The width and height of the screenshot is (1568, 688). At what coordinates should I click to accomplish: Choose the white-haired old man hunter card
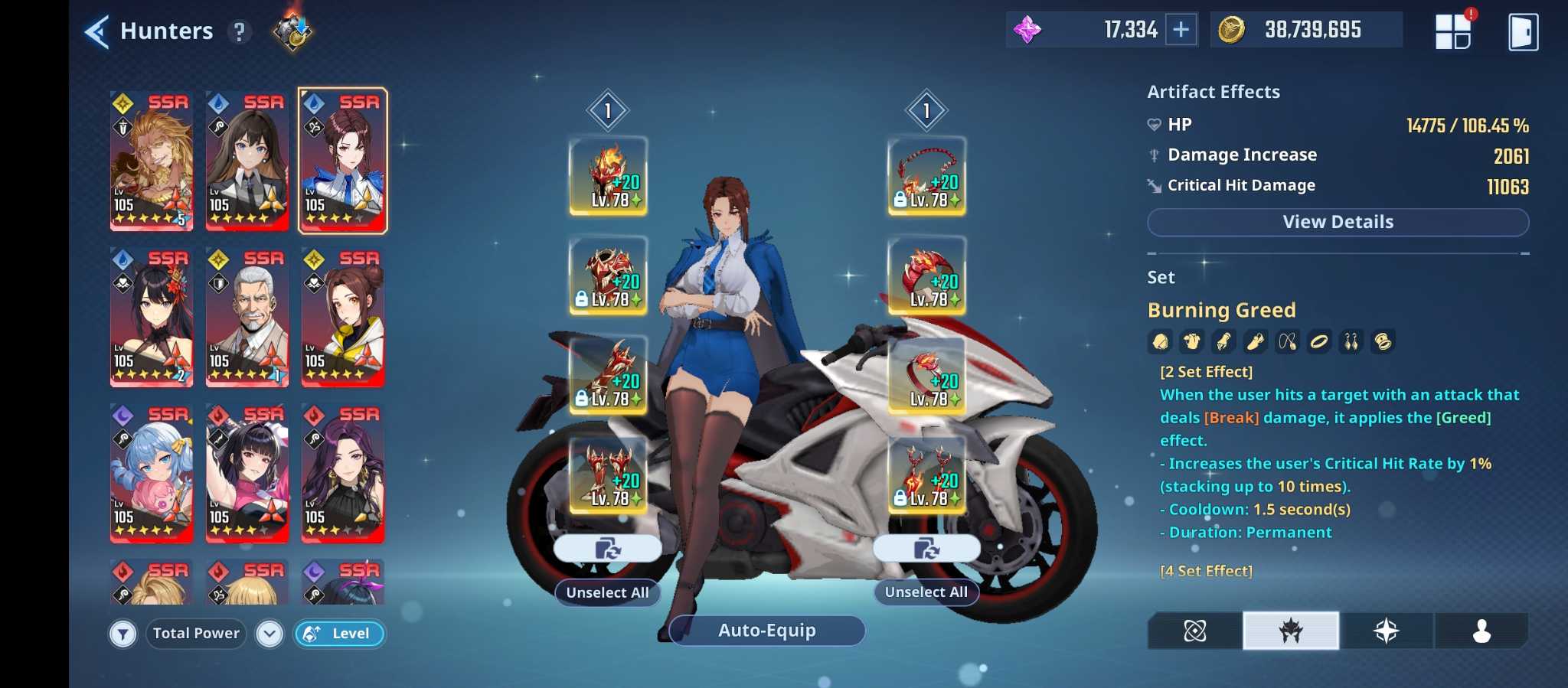point(247,317)
